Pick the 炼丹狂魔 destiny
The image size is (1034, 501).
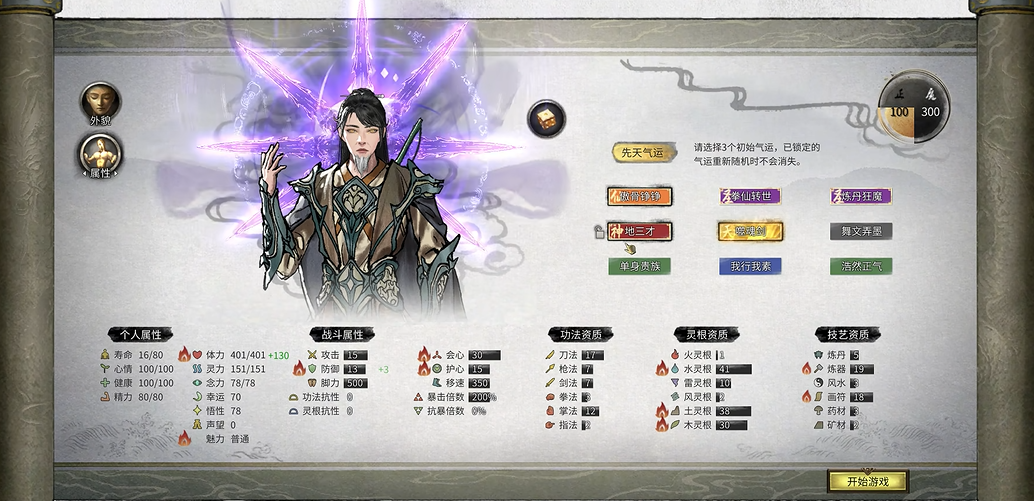click(x=860, y=196)
